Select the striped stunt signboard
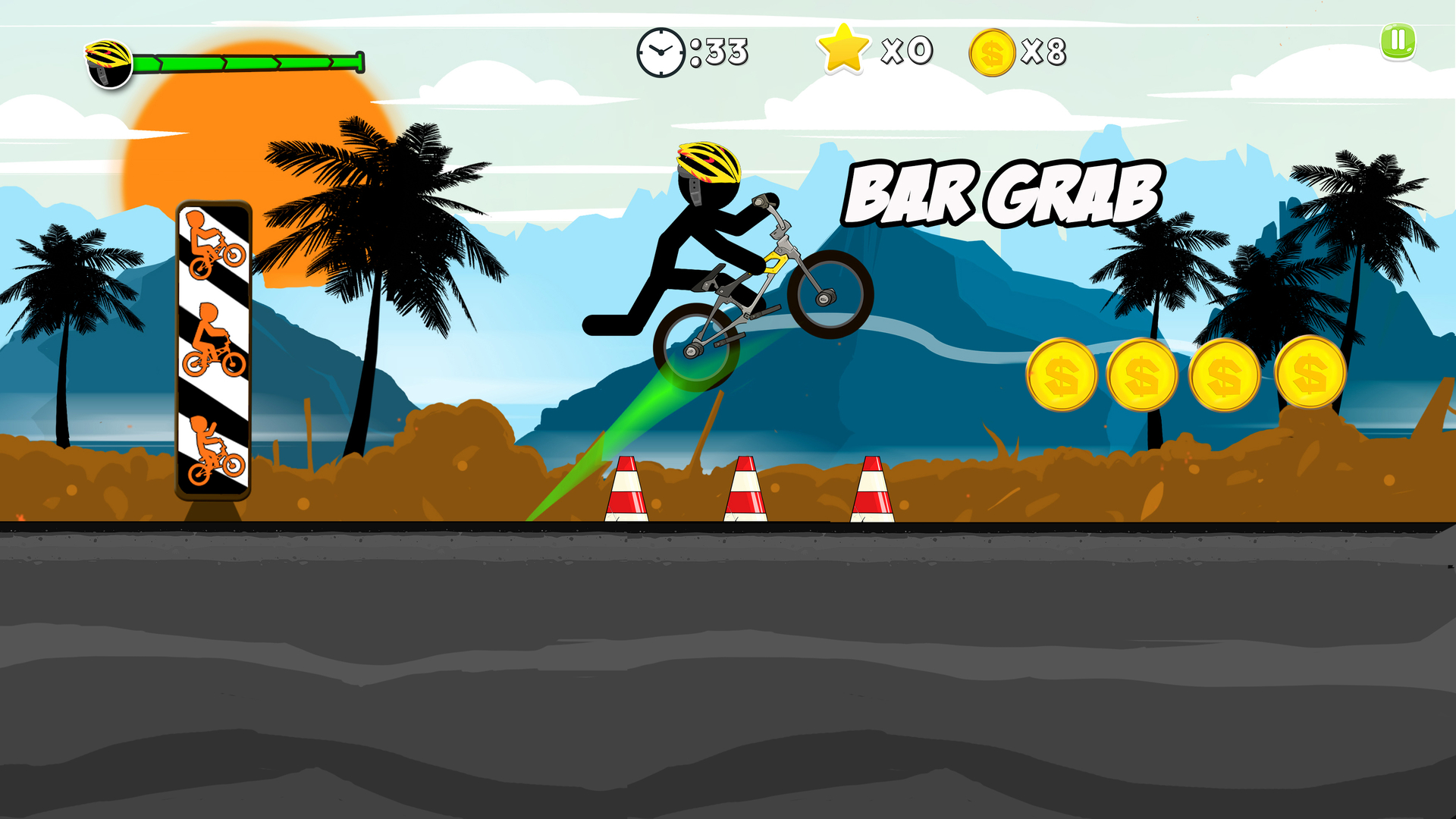This screenshot has width=1456, height=819. (215, 349)
